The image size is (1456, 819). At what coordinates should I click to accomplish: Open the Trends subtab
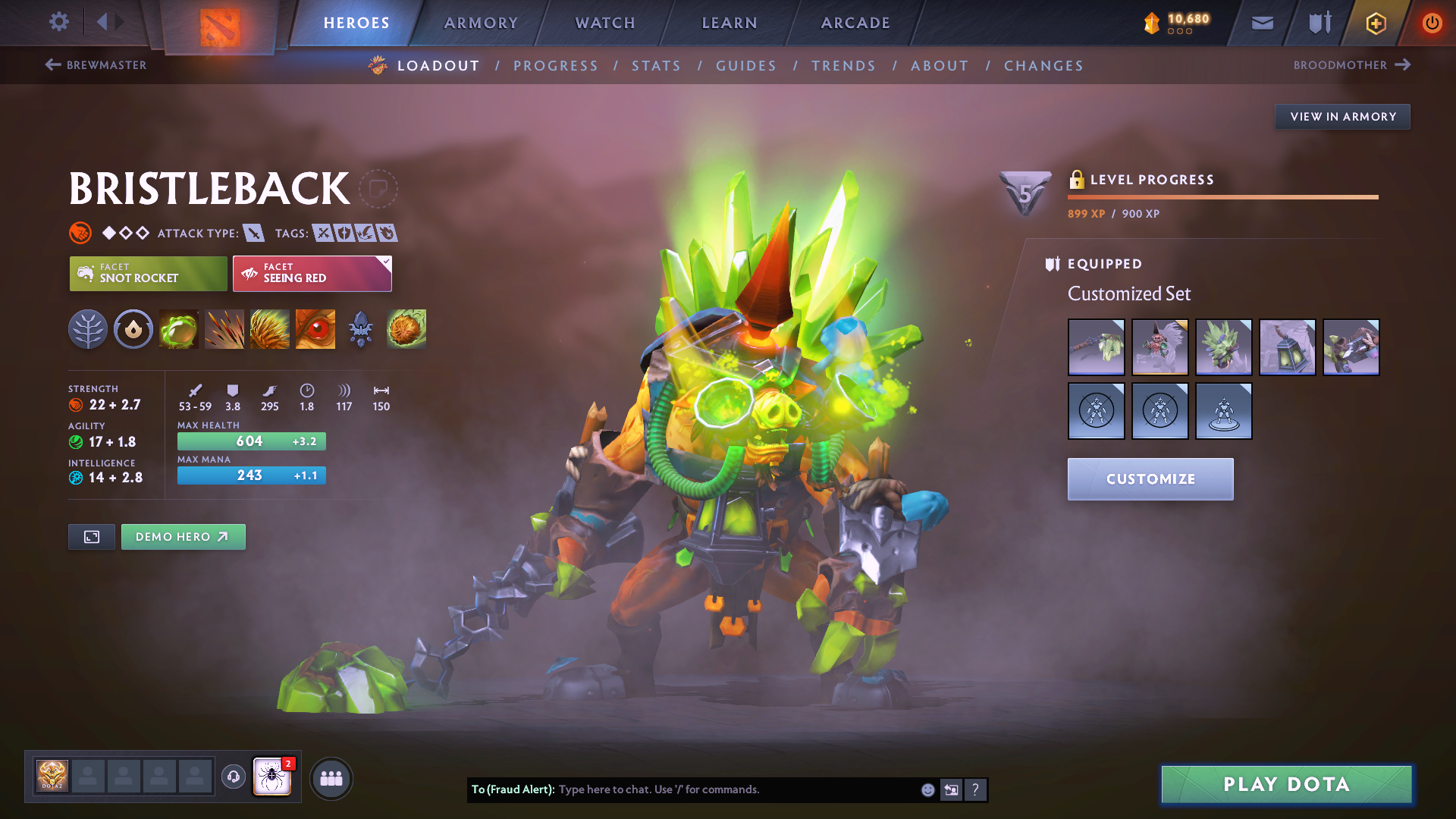tap(843, 66)
